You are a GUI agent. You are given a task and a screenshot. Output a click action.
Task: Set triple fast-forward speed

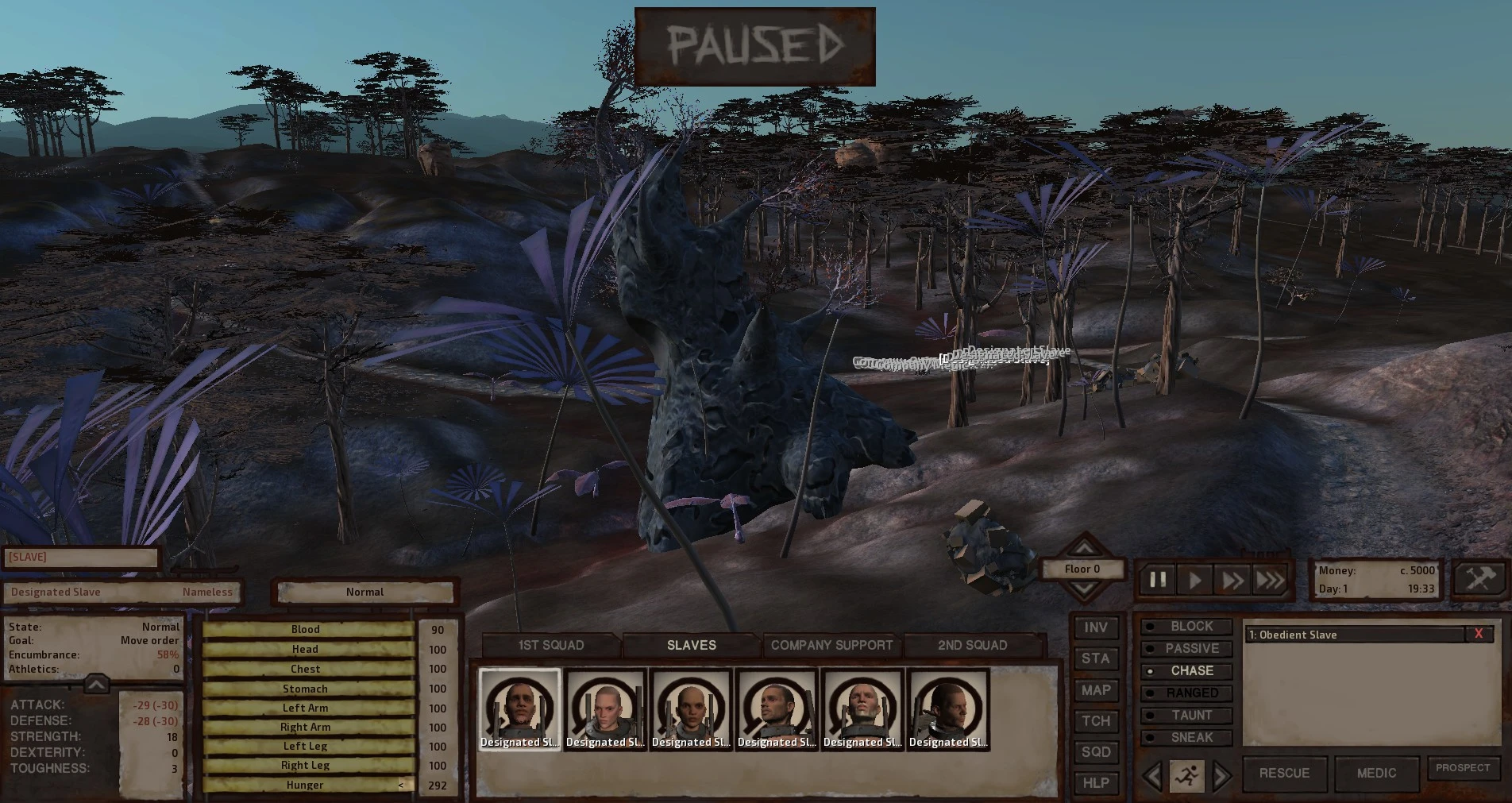tap(1270, 580)
